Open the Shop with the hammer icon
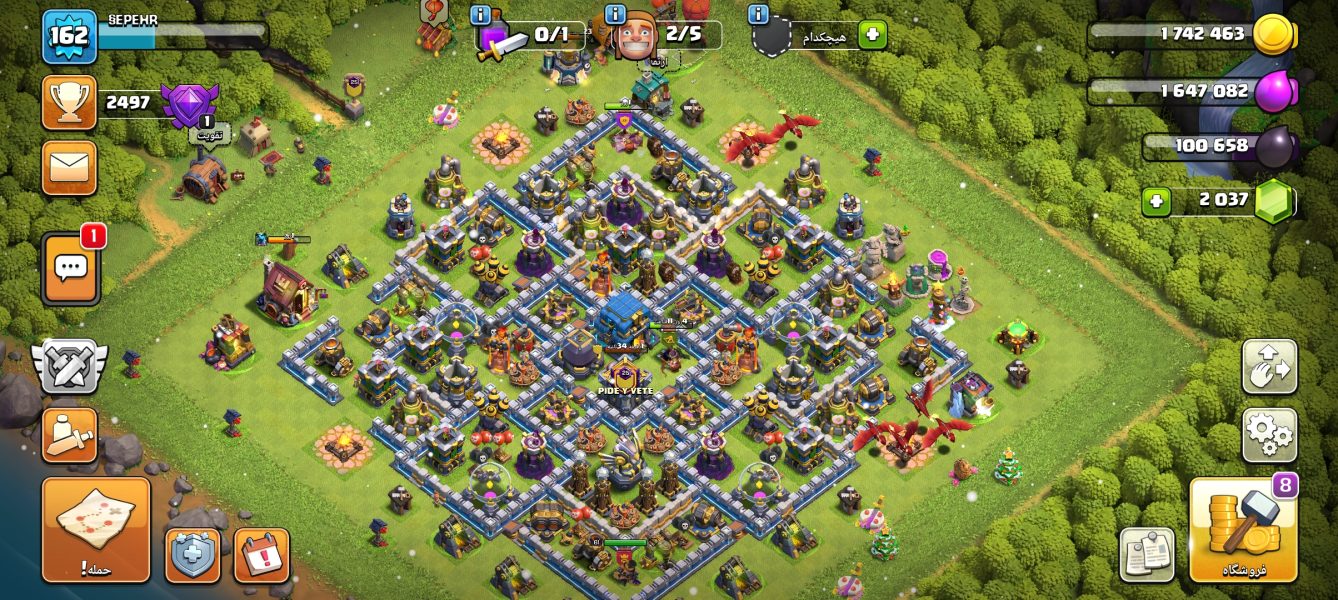 click(1243, 530)
